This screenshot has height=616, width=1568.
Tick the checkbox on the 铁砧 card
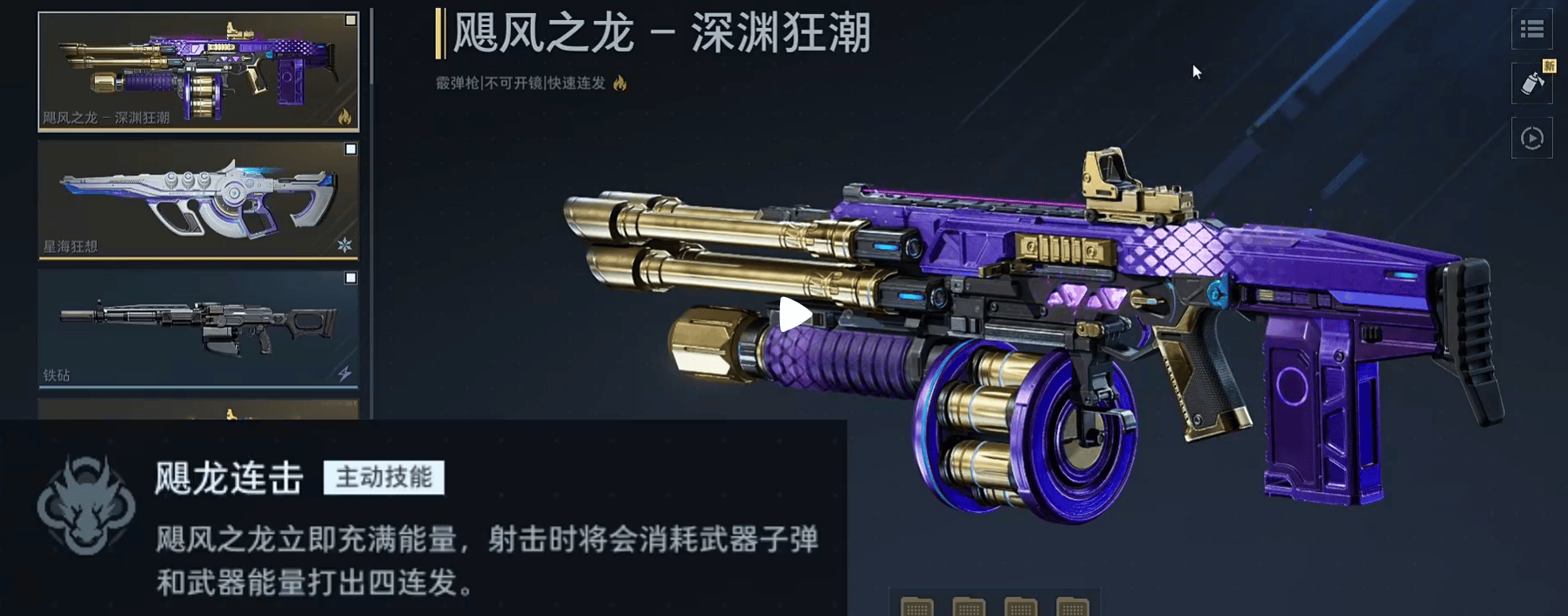350,278
